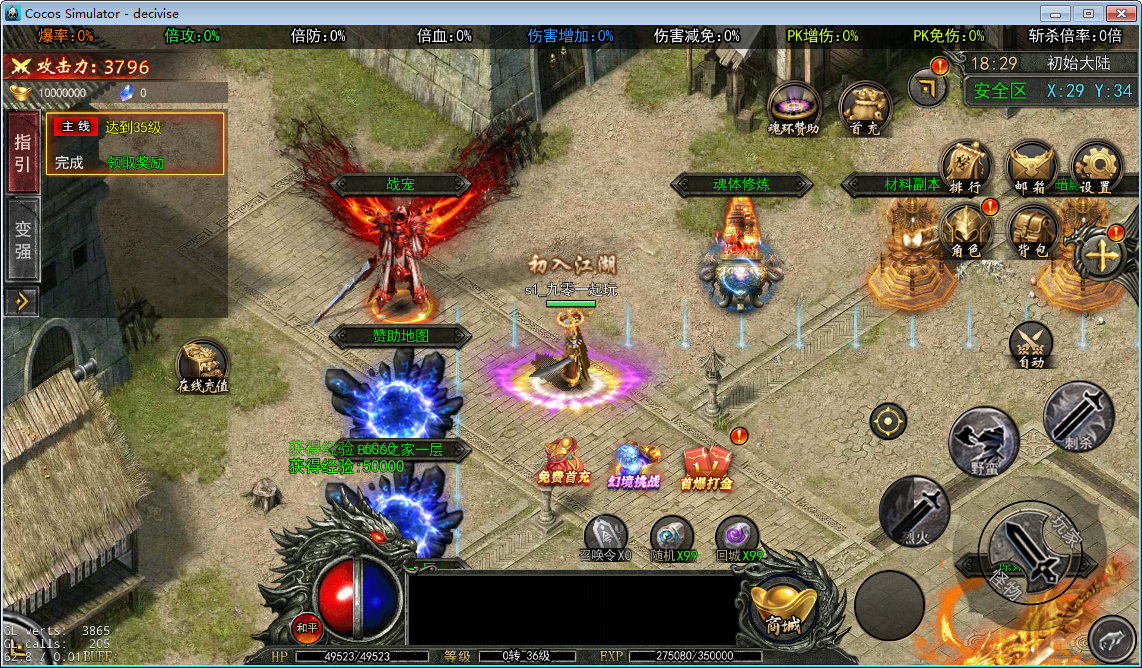Viewport: 1142px width, 668px height.
Task: Open the 魂环赞助 soul ring sponsorship
Action: [794, 108]
